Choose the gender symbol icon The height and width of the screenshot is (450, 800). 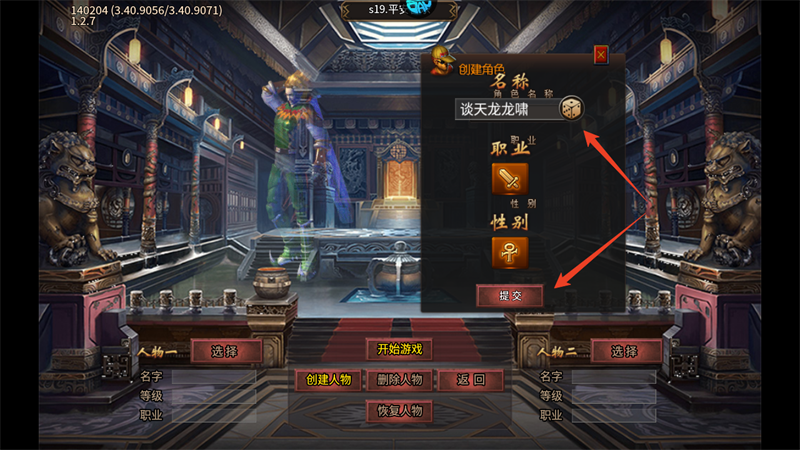[x=509, y=252]
